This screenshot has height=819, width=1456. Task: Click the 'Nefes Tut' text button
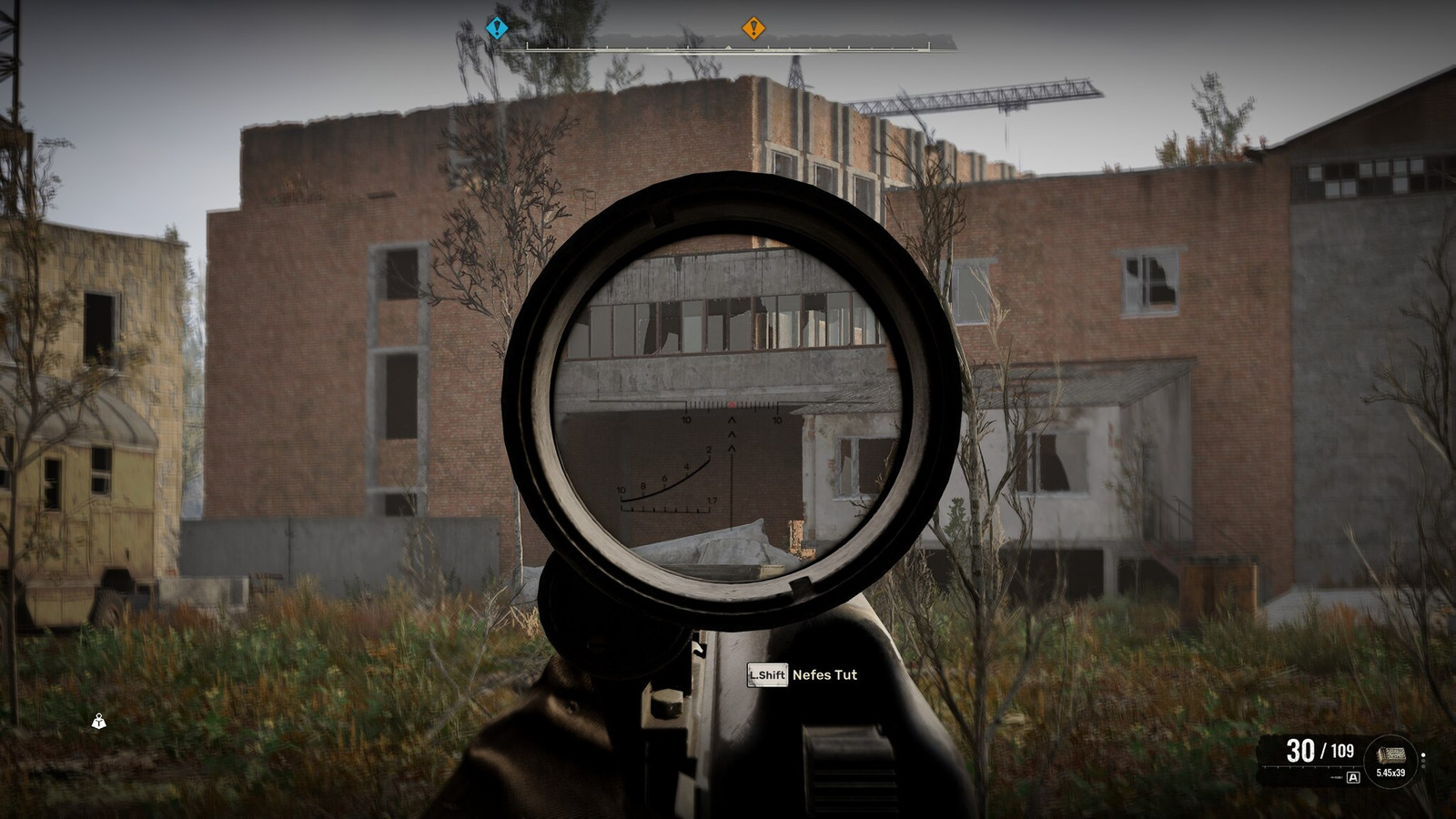tap(824, 676)
